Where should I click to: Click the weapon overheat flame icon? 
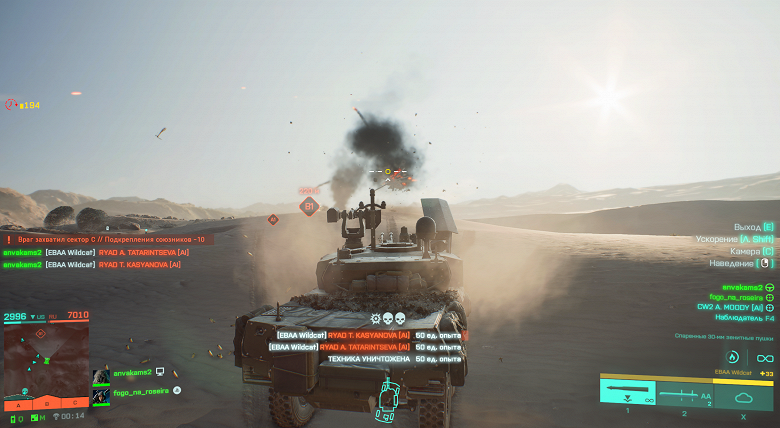[732, 357]
